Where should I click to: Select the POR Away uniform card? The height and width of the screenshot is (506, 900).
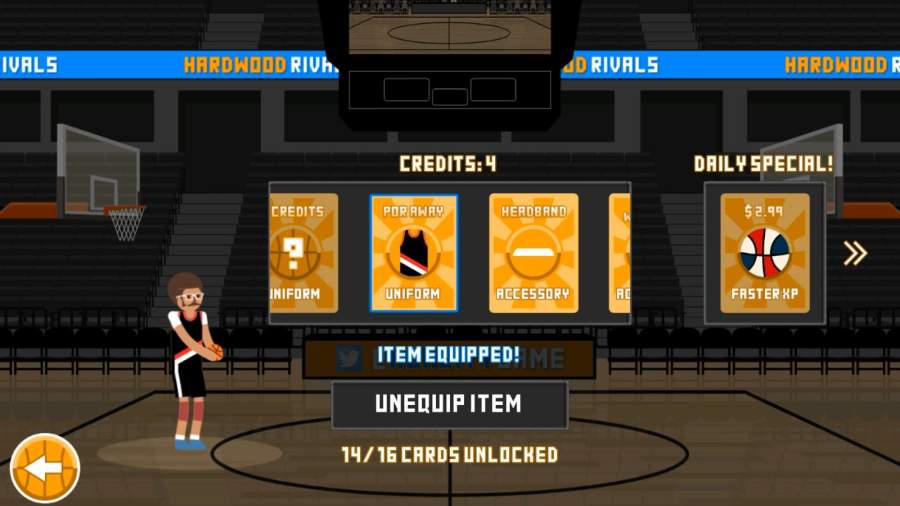point(413,253)
